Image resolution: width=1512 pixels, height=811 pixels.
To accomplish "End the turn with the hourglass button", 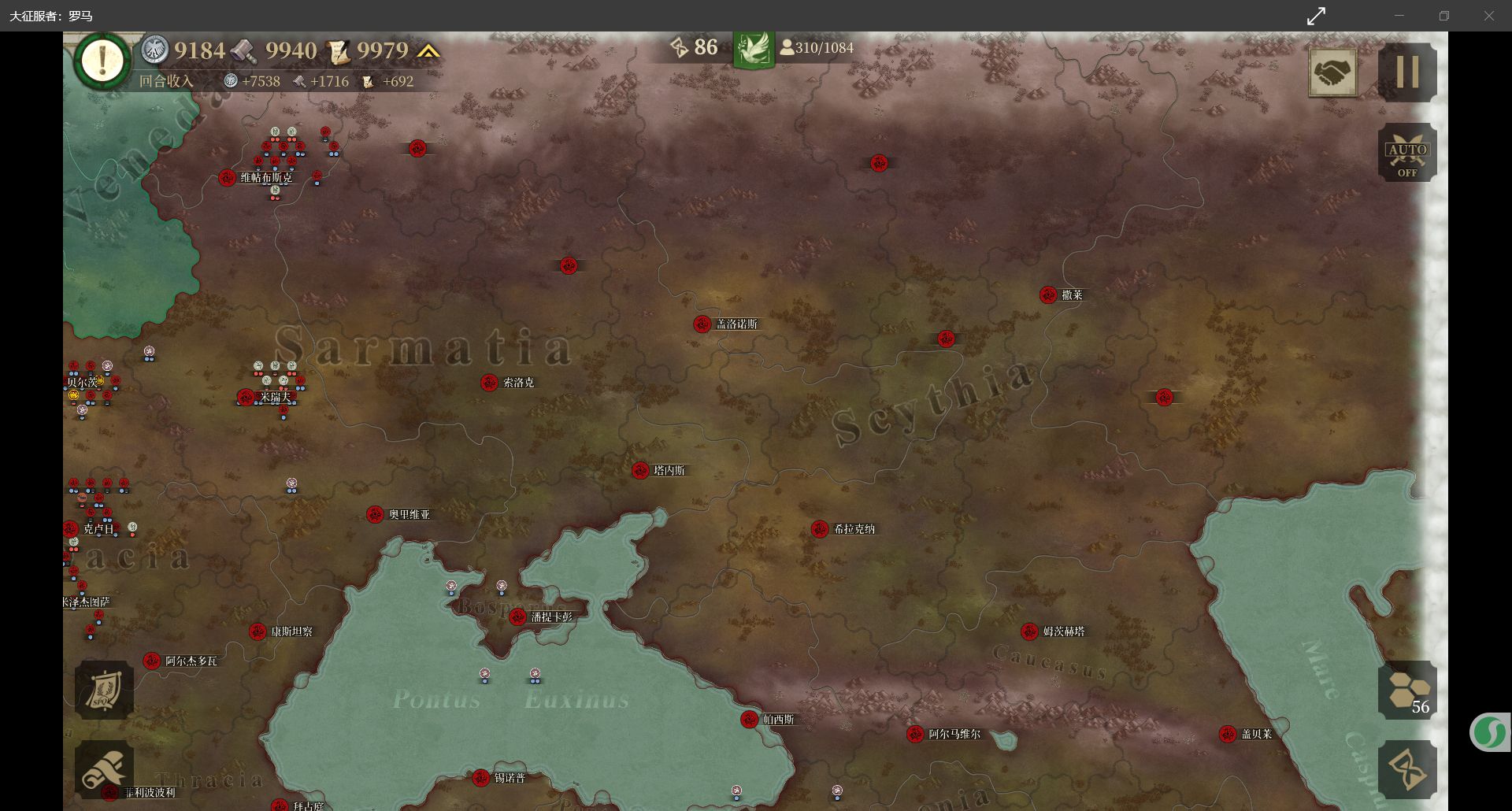I will pyautogui.click(x=1407, y=769).
